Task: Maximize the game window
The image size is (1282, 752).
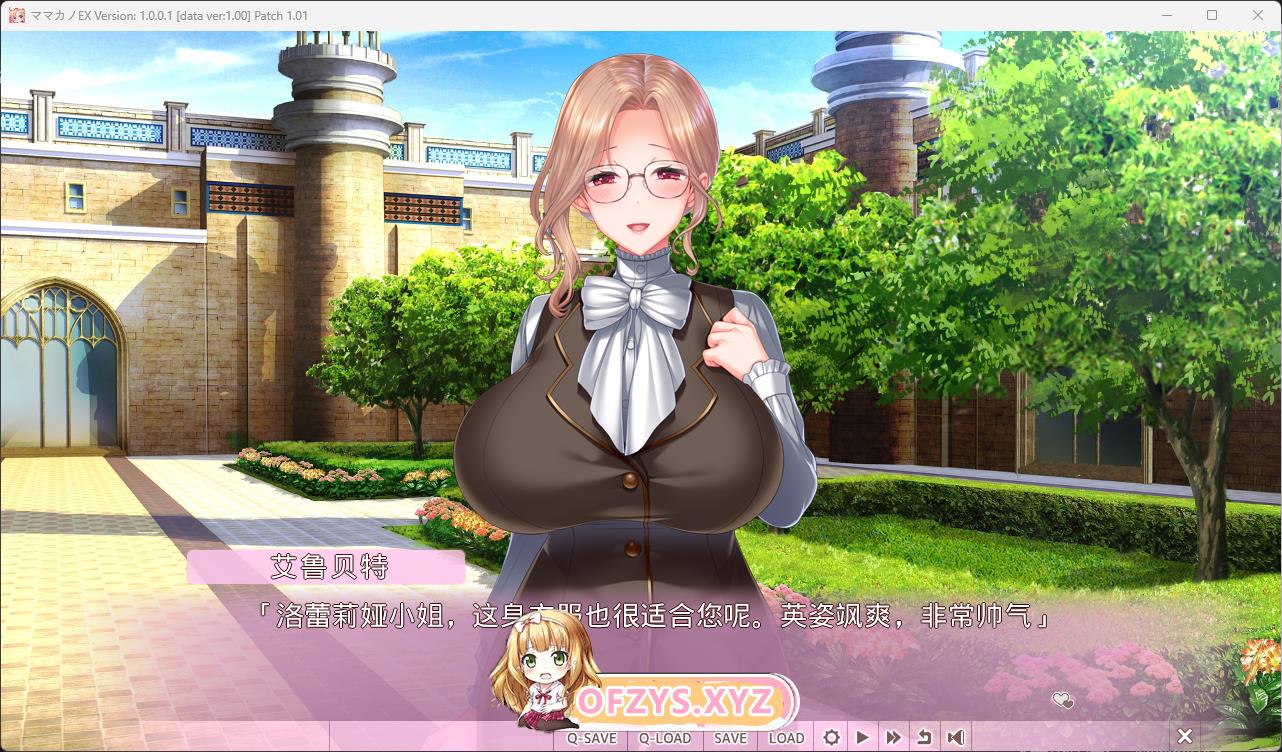Action: [1212, 15]
